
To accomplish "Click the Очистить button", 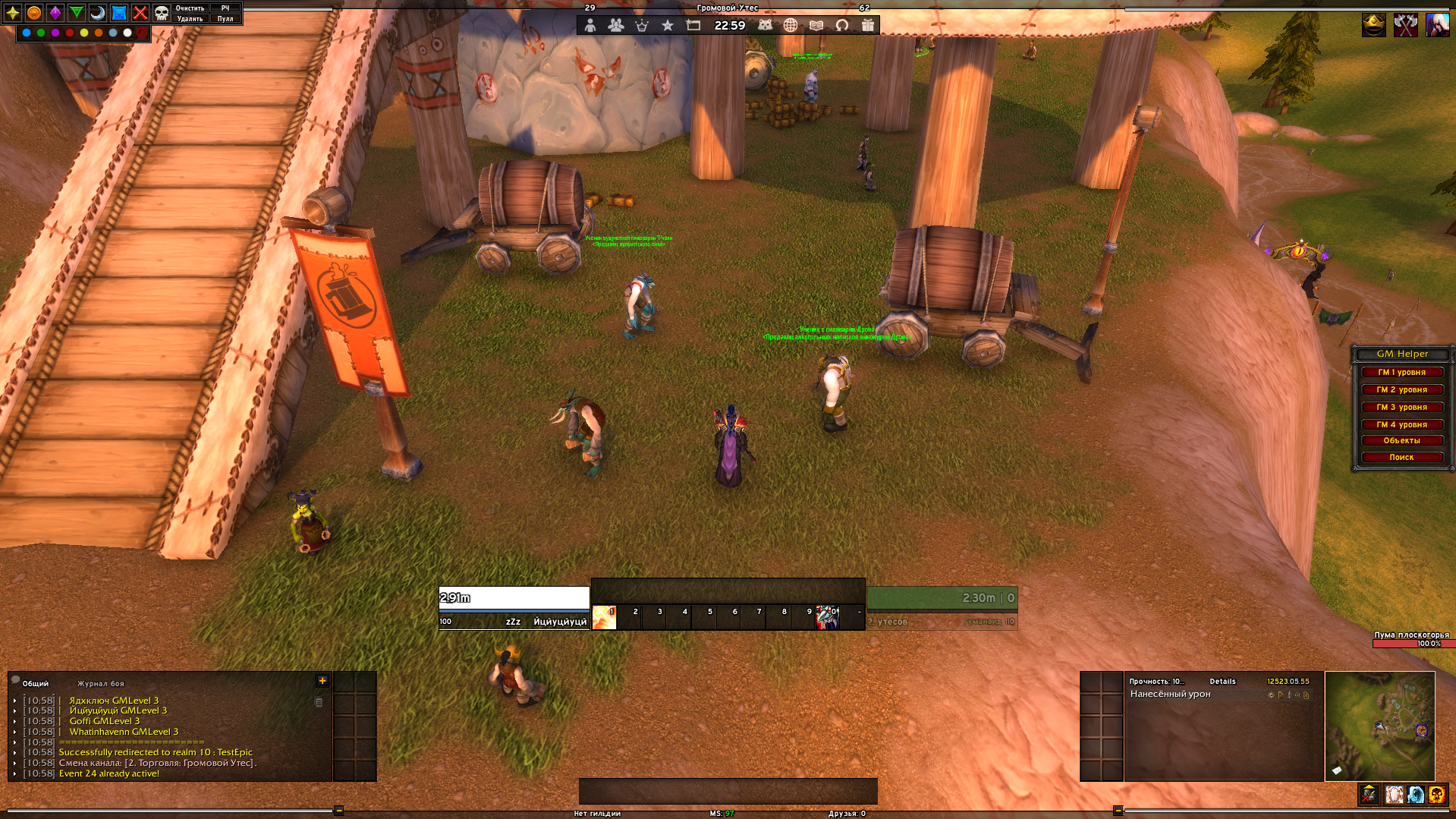I will pyautogui.click(x=190, y=8).
